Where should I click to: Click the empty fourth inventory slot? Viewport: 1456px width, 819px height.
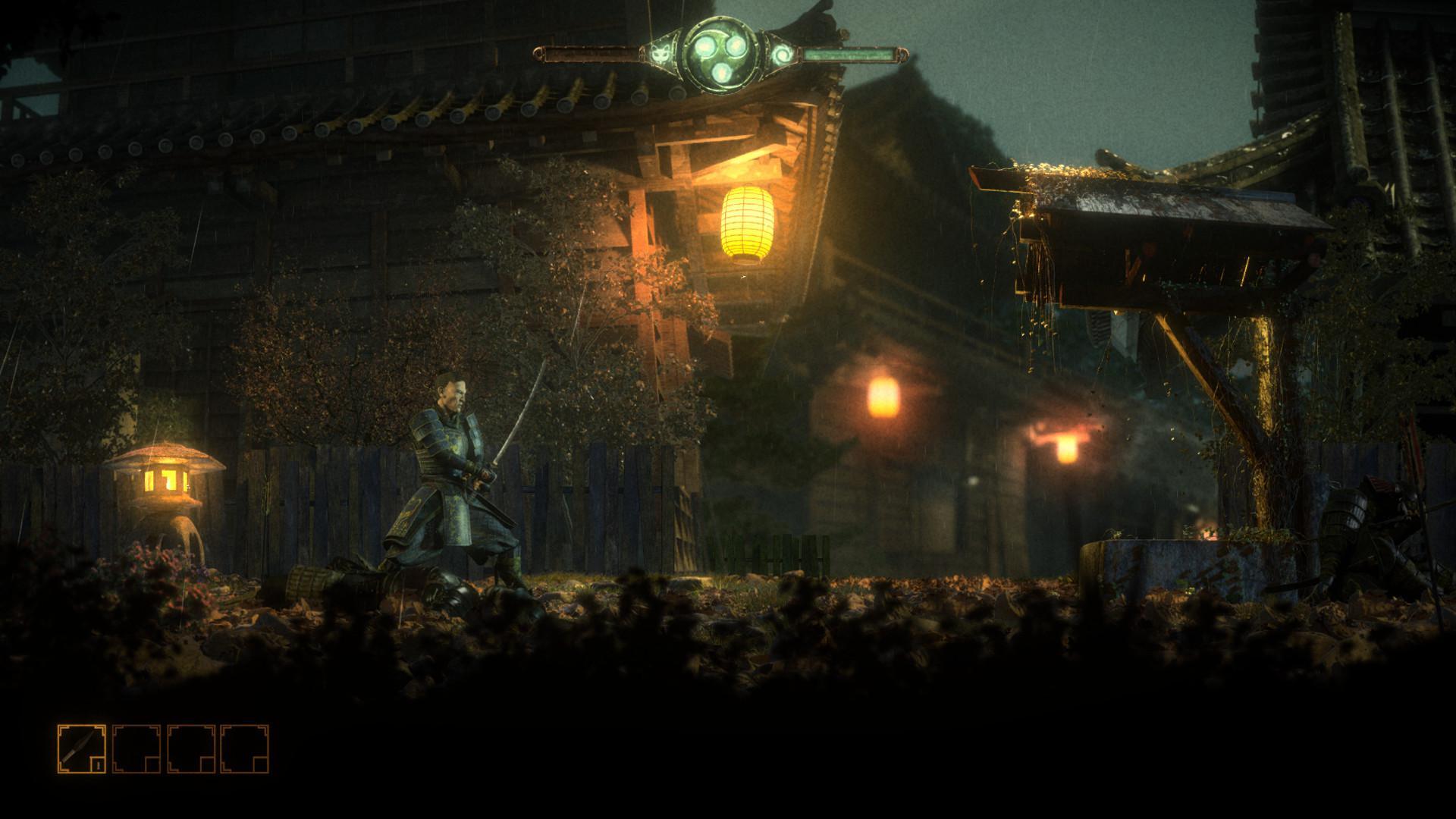pyautogui.click(x=244, y=748)
